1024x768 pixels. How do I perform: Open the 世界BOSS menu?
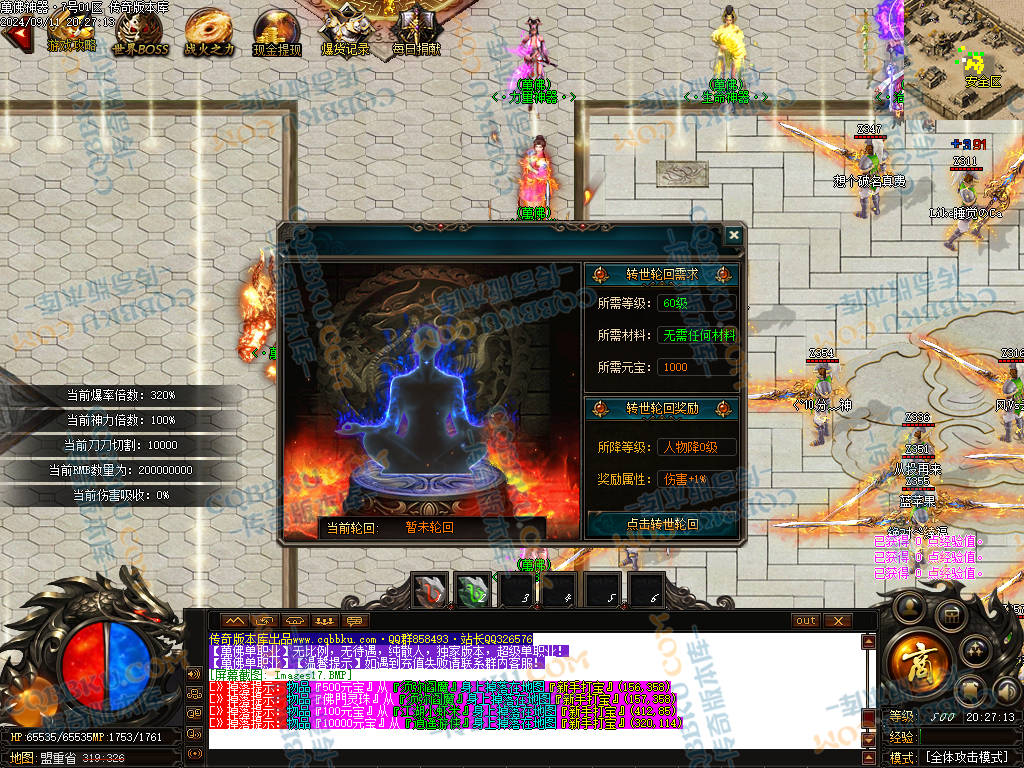[140, 31]
